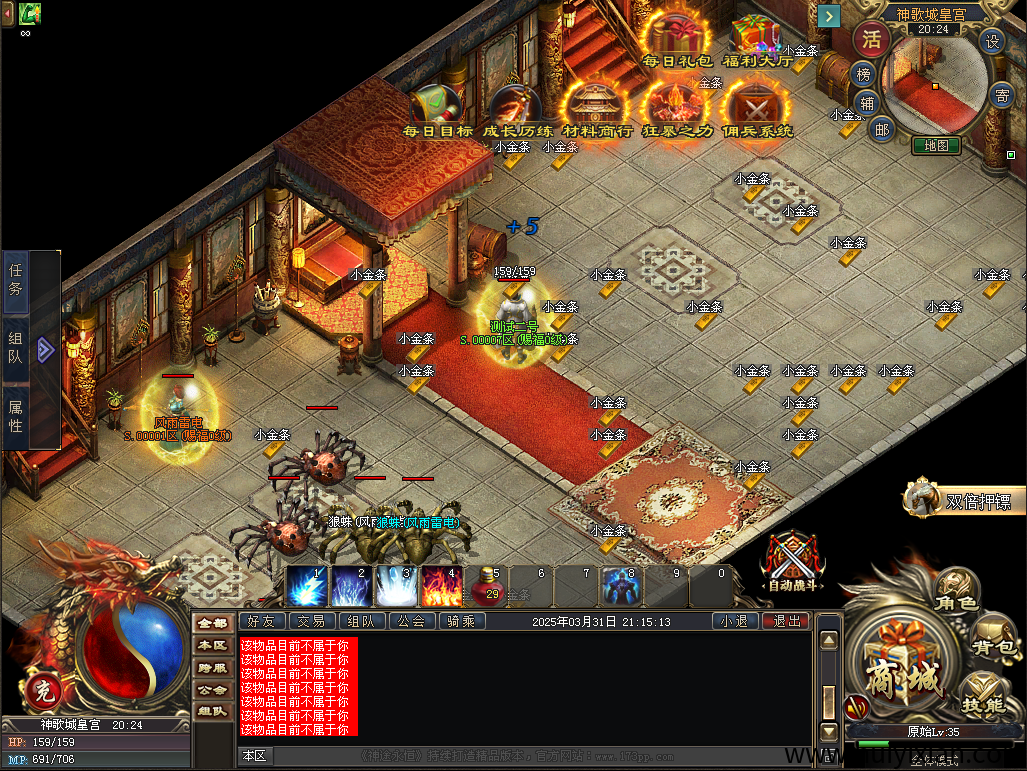Open the 任务 quest side tab
The width and height of the screenshot is (1027, 771).
point(16,279)
